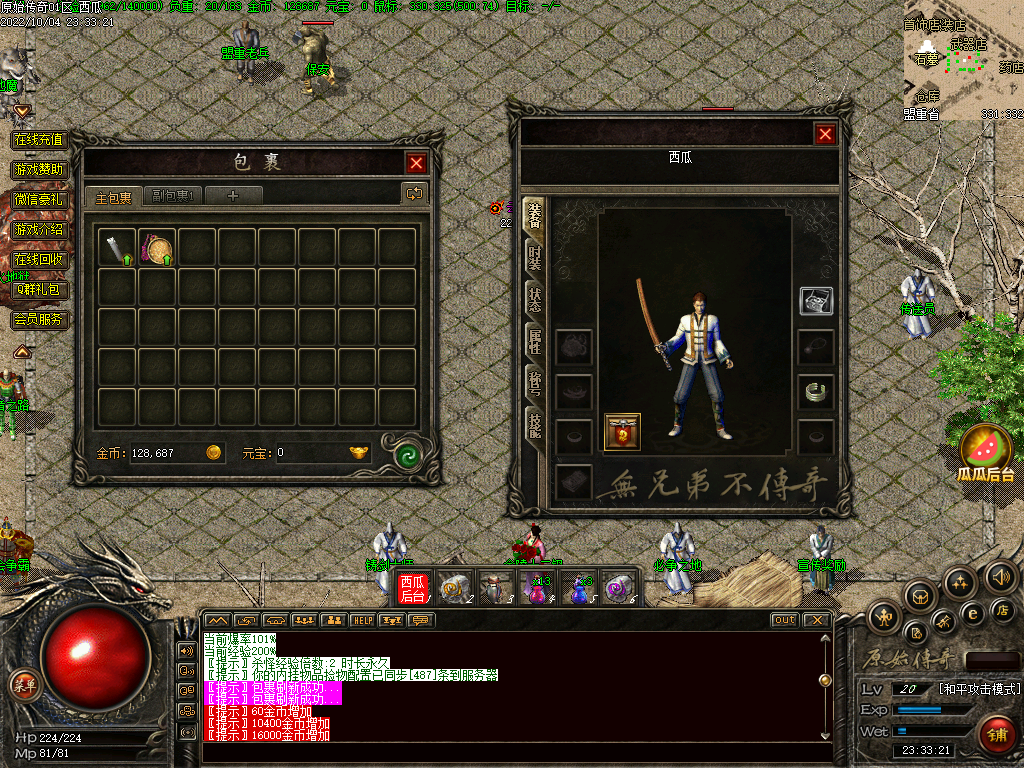1024x768 pixels.
Task: Select the round shield item in the bag
Action: pyautogui.click(x=157, y=248)
